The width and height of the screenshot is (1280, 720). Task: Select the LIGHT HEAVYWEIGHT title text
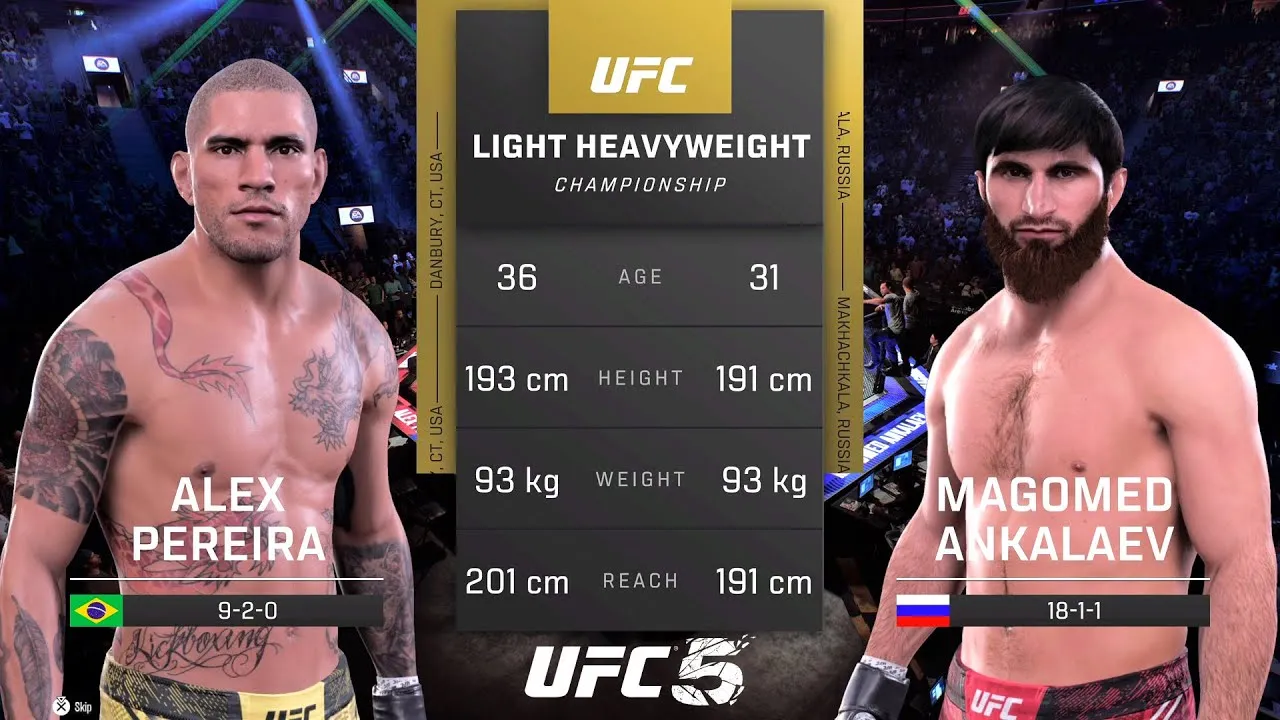(640, 145)
